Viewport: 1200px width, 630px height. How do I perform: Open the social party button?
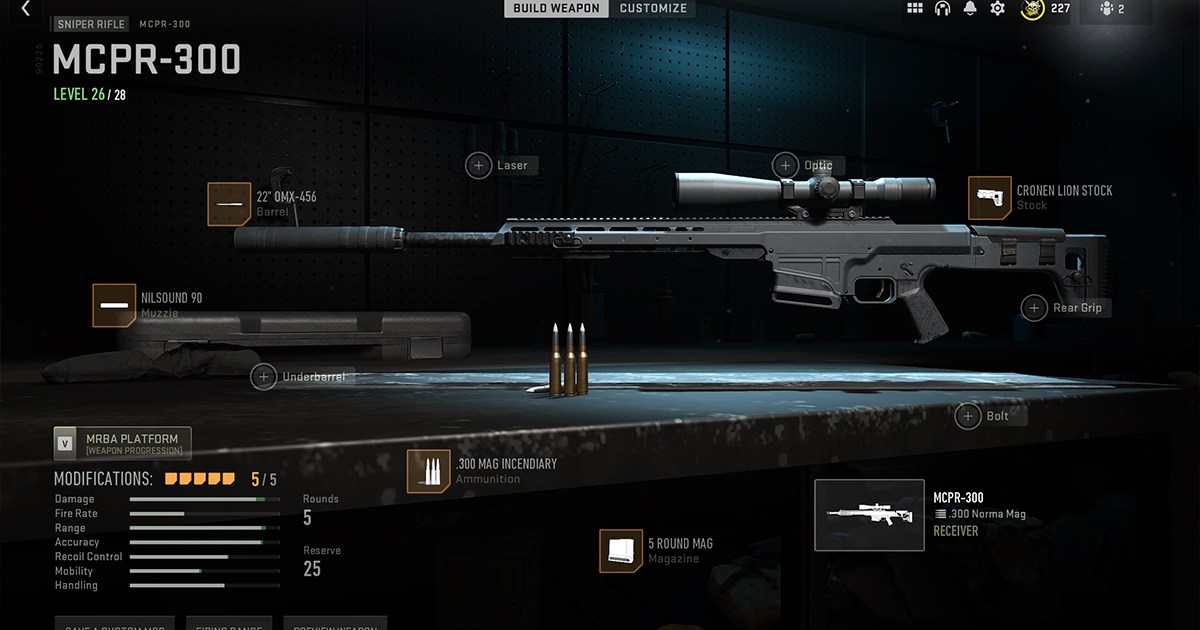[1112, 9]
